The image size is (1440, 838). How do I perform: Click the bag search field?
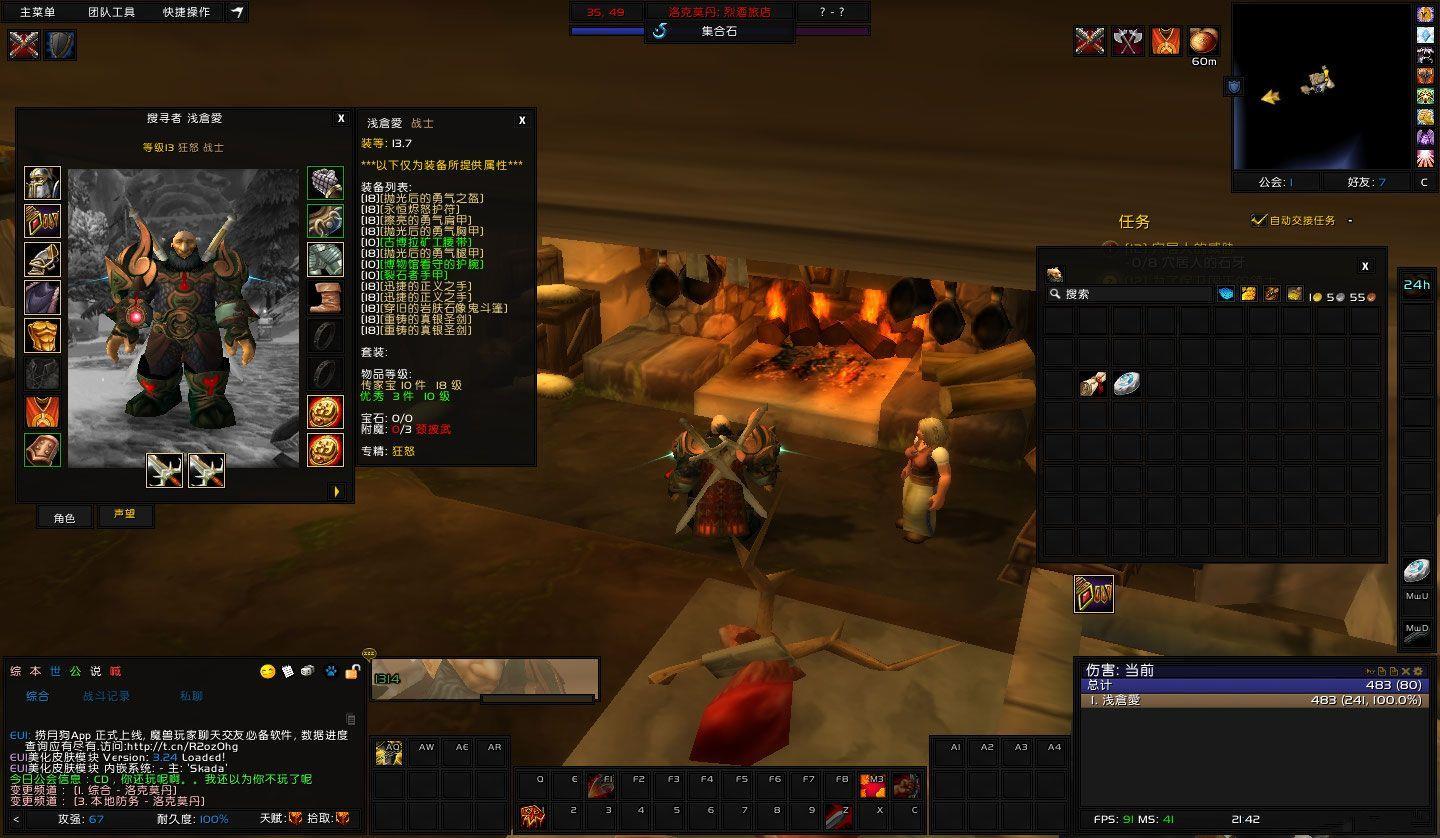click(x=1130, y=294)
